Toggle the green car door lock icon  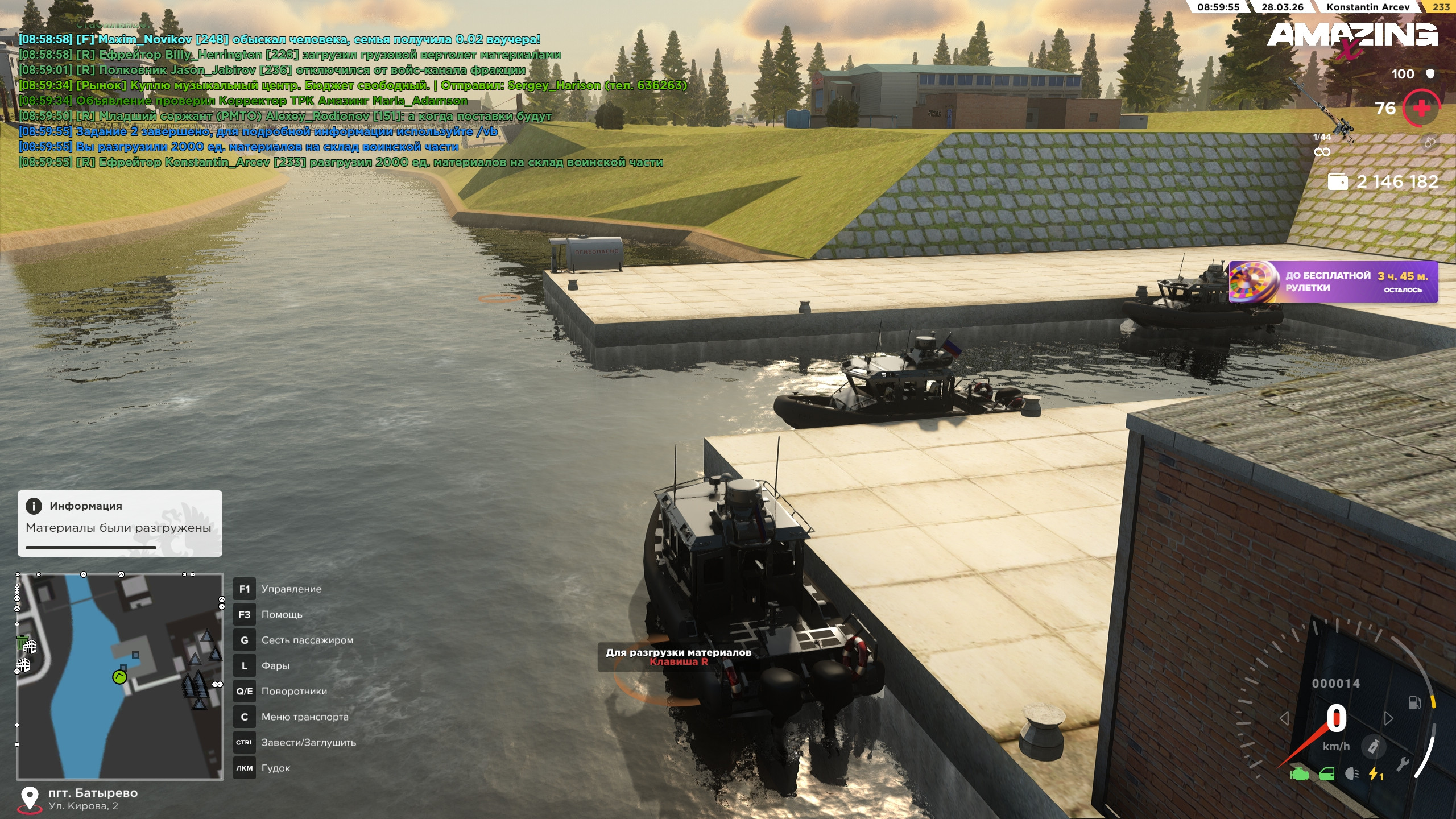tap(1326, 775)
